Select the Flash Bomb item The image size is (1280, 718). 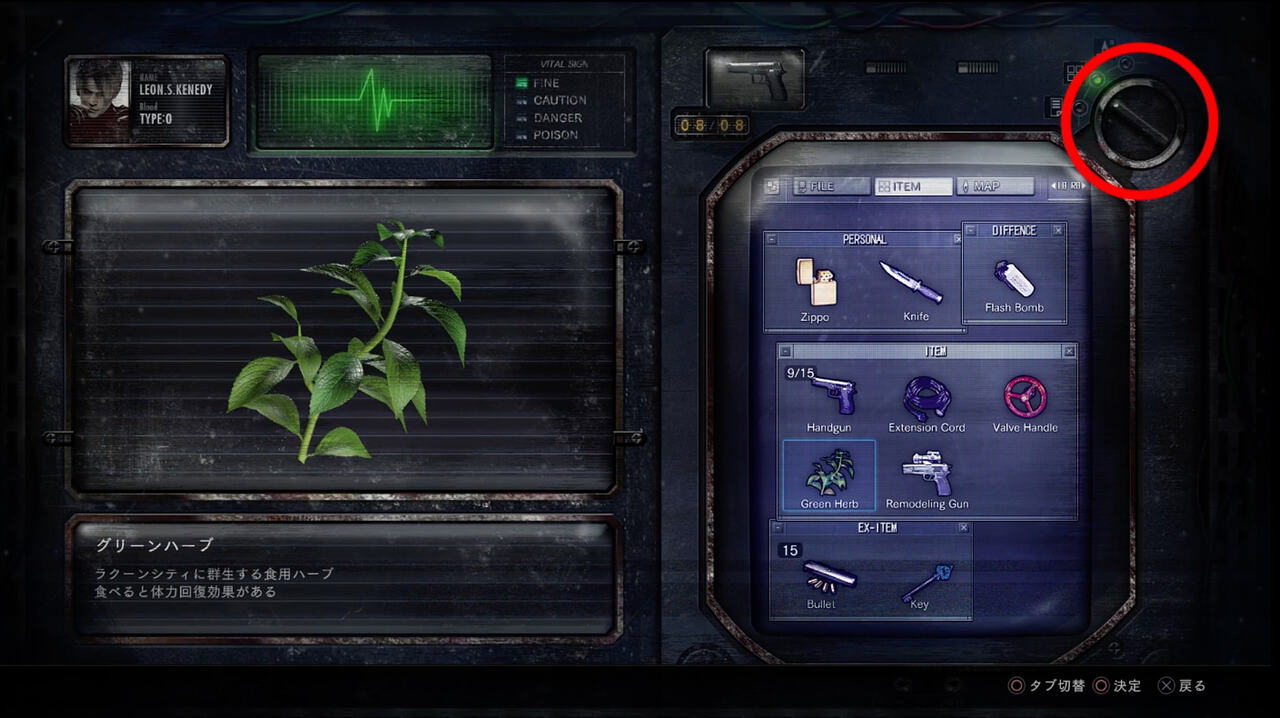pos(1013,285)
